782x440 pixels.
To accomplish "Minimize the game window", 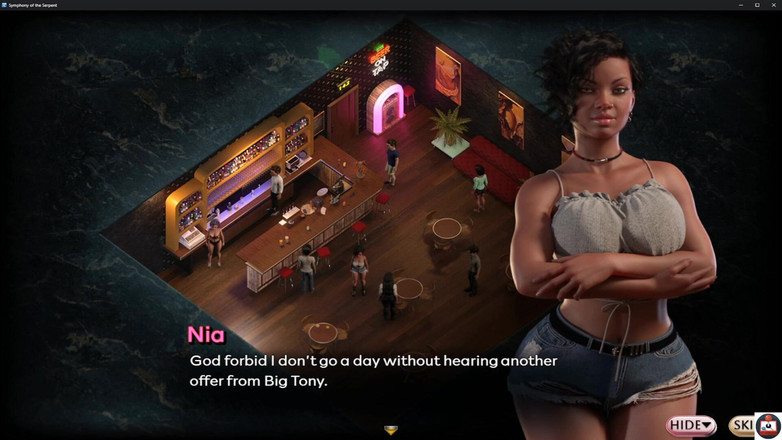I will 740,5.
